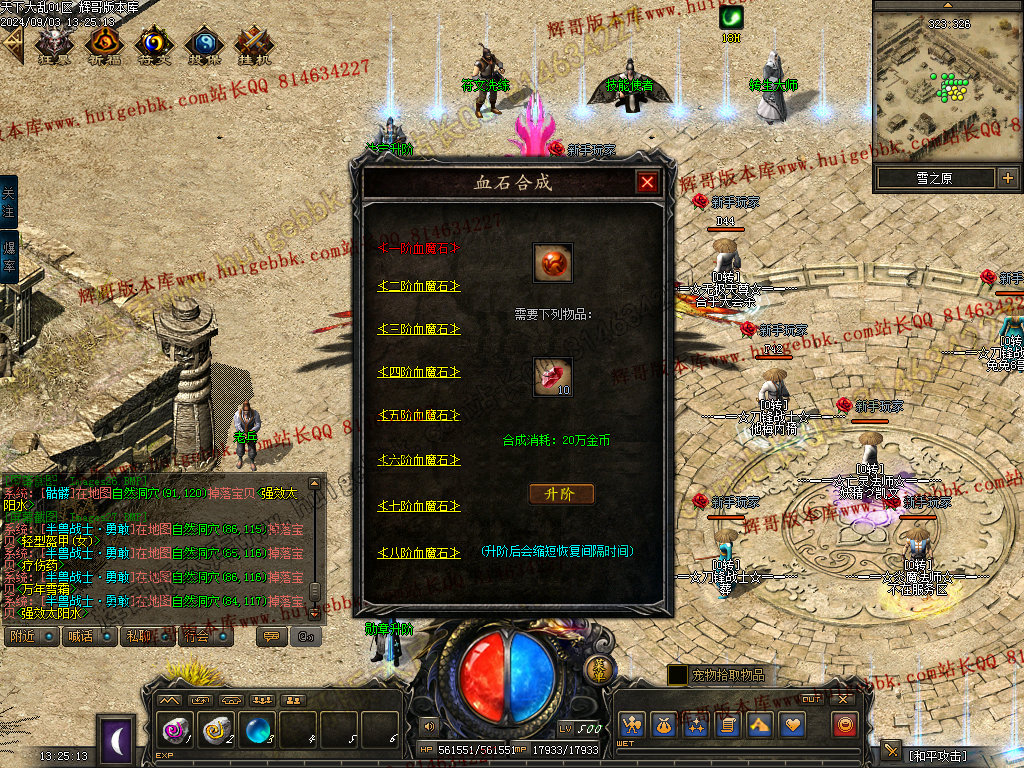Open the money bag inventory icon

pos(662,725)
